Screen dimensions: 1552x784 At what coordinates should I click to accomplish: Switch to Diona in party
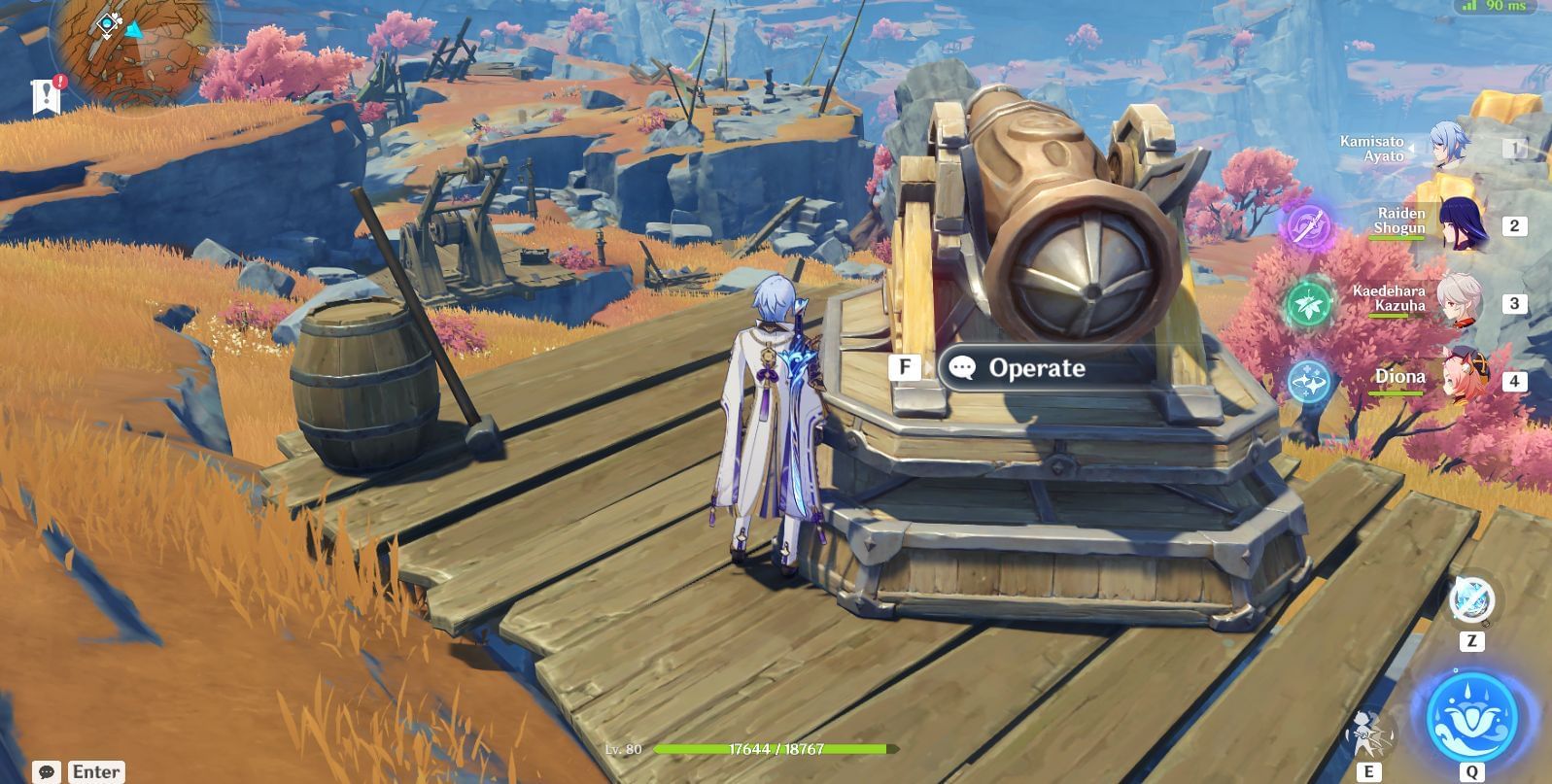coord(1463,380)
